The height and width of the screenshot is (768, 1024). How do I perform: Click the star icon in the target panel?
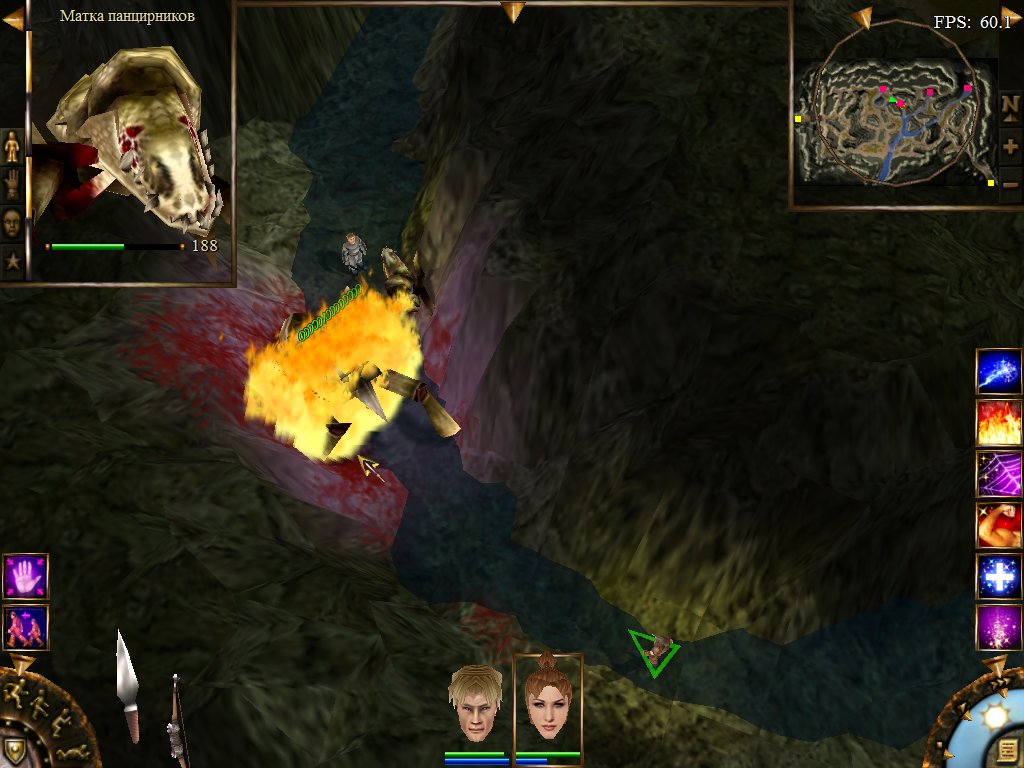[x=12, y=262]
